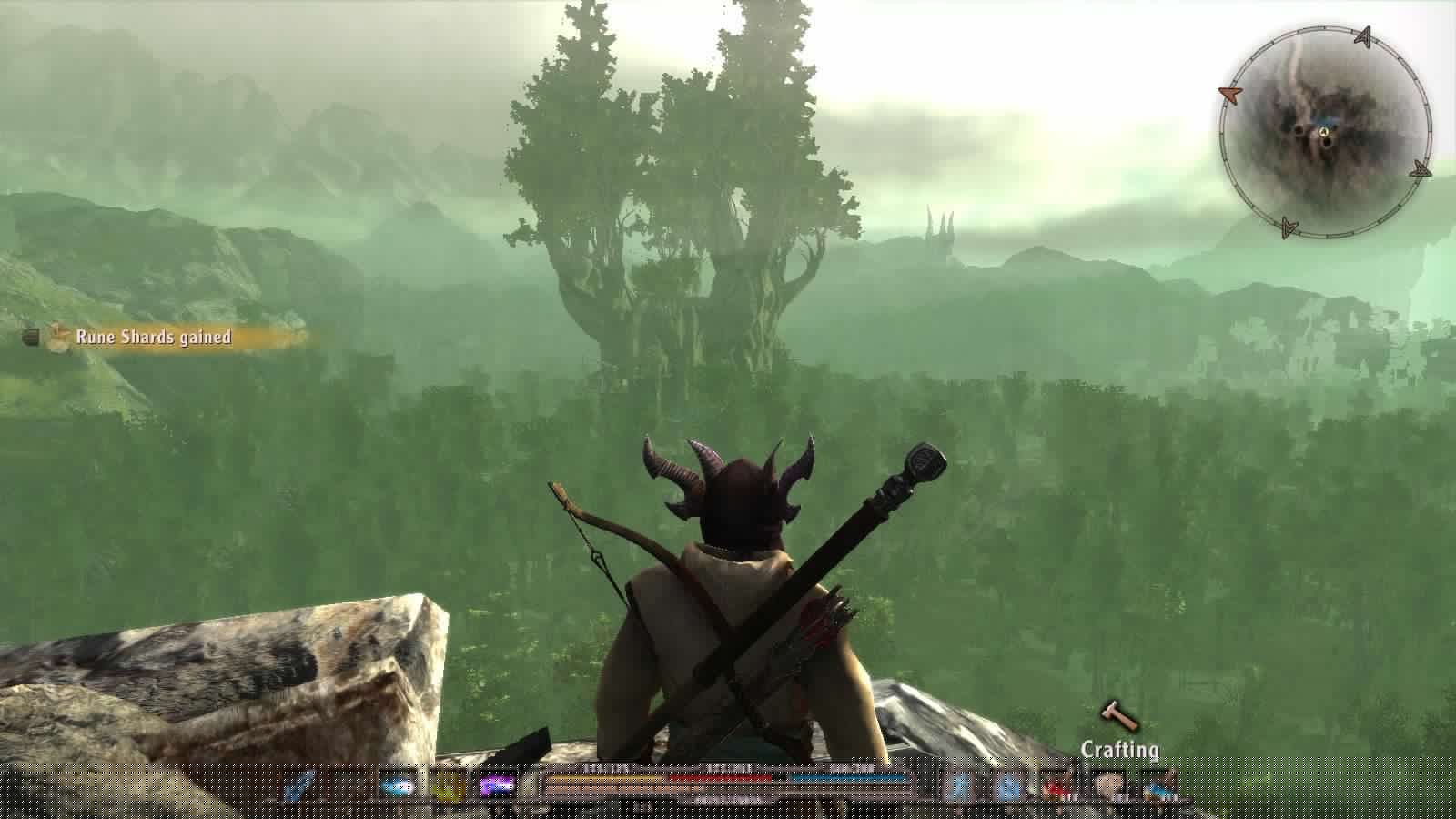This screenshot has width=1456, height=819.
Task: Click the yellow potion in the hotbar
Action: (444, 784)
